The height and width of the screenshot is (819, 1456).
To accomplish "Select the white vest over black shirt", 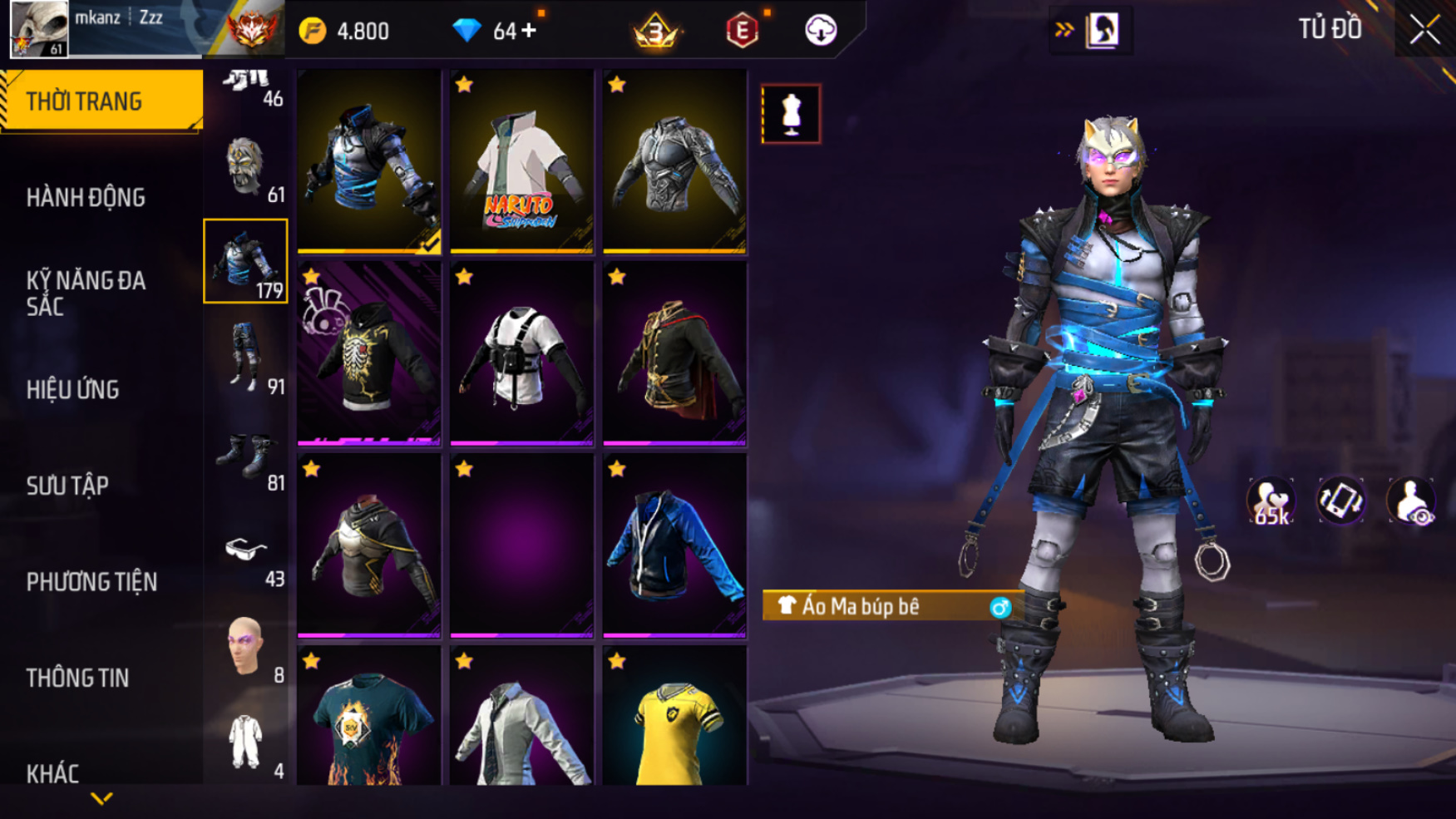I will 521,353.
